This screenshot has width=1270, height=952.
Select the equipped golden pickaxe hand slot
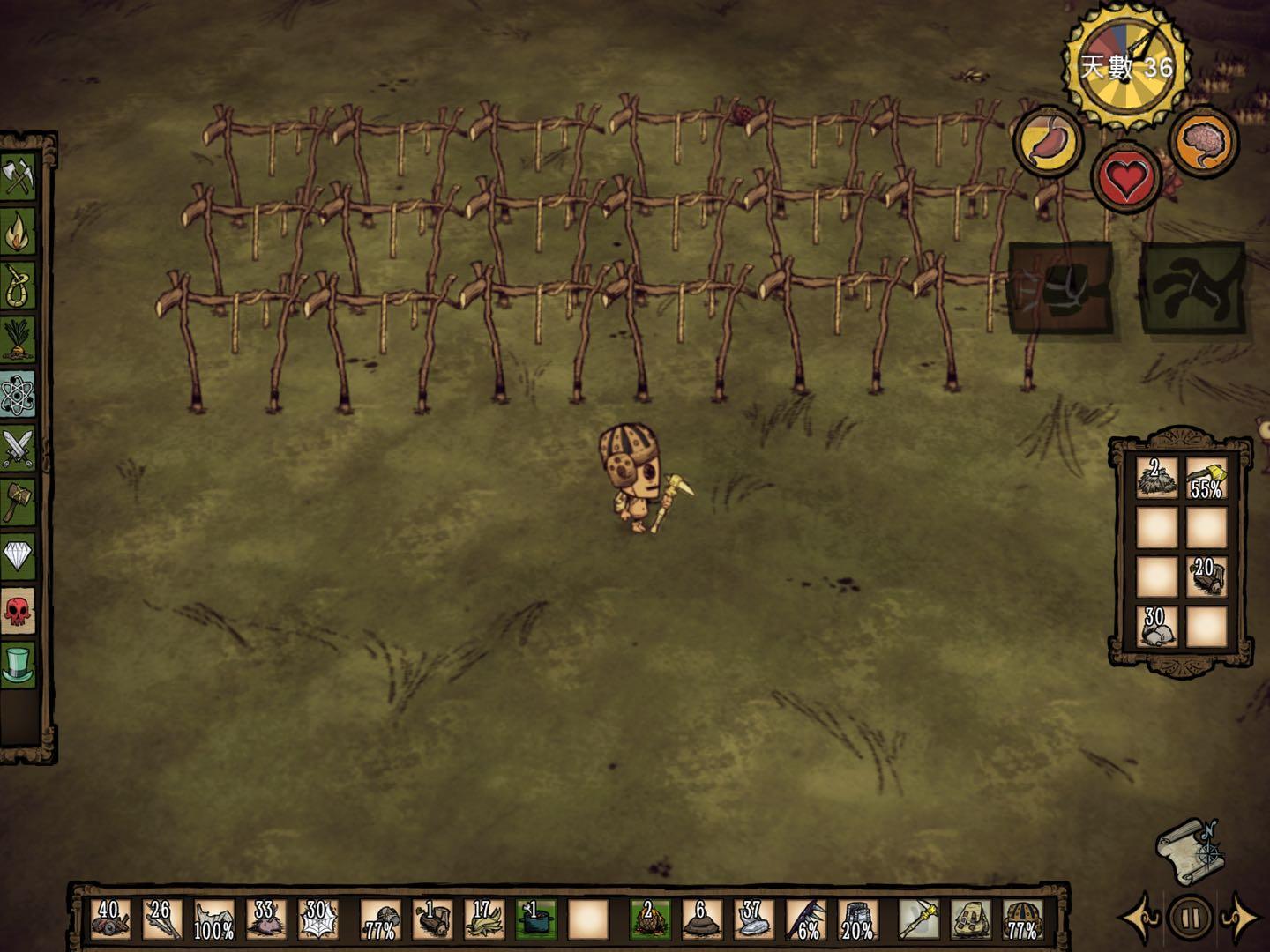tap(918, 919)
